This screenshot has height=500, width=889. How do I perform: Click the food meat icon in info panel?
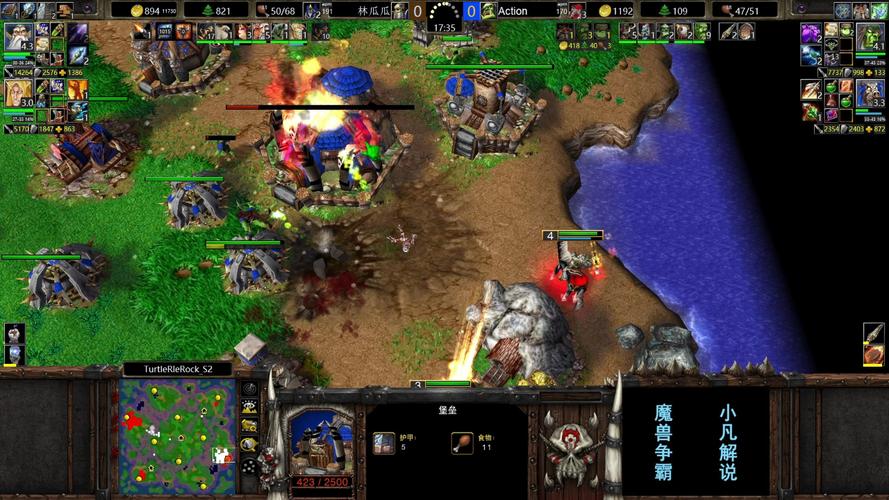[x=461, y=442]
